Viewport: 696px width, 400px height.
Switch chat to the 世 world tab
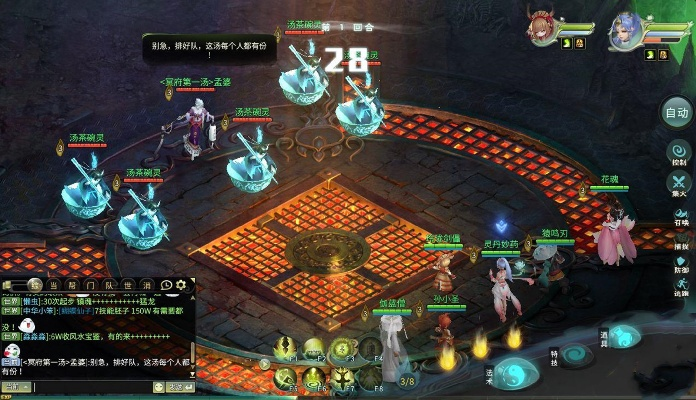(x=127, y=286)
